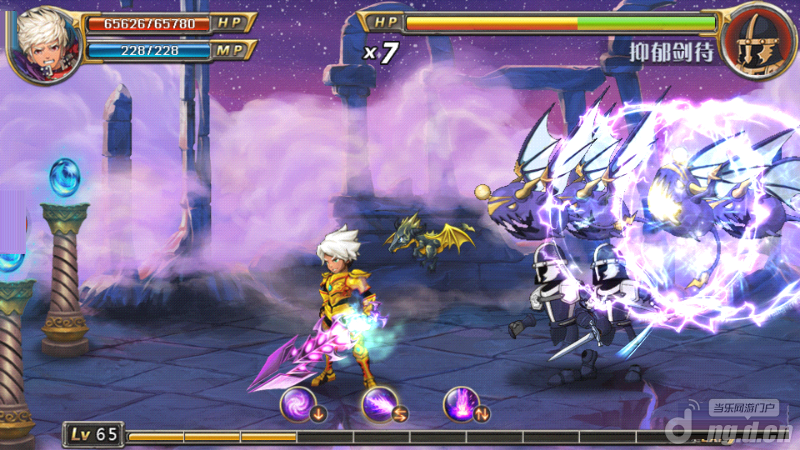Viewport: 800px width, 450px height.
Task: Trigger the purple flame eruption skill
Action: [460, 404]
